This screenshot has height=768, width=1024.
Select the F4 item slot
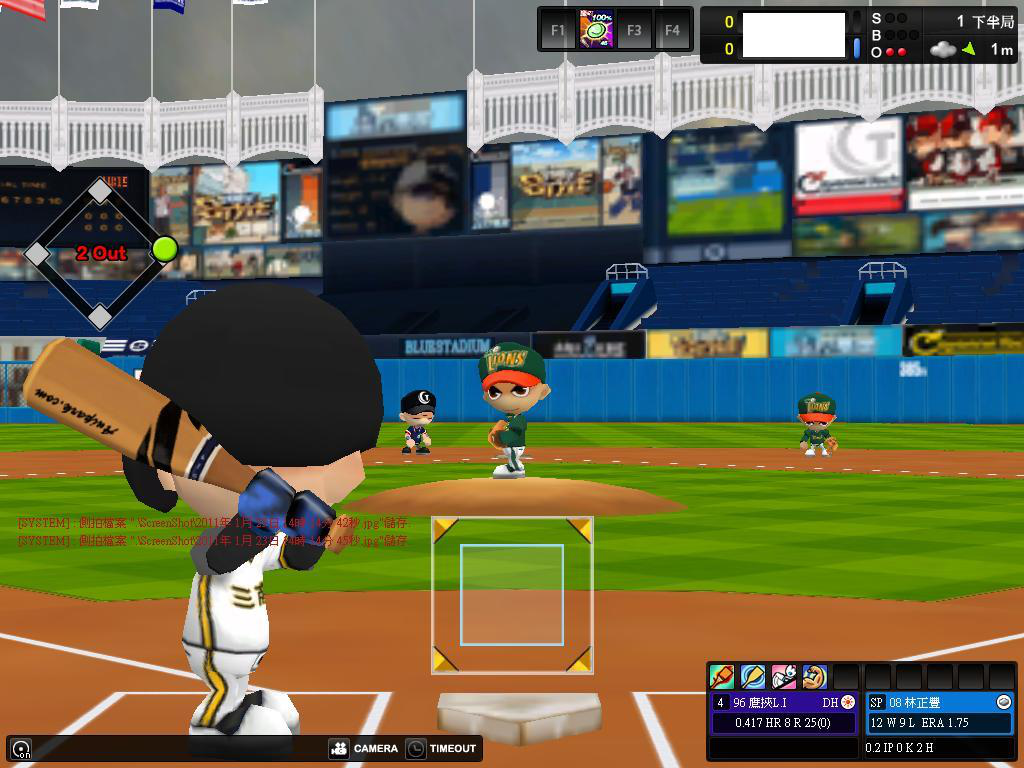[672, 30]
